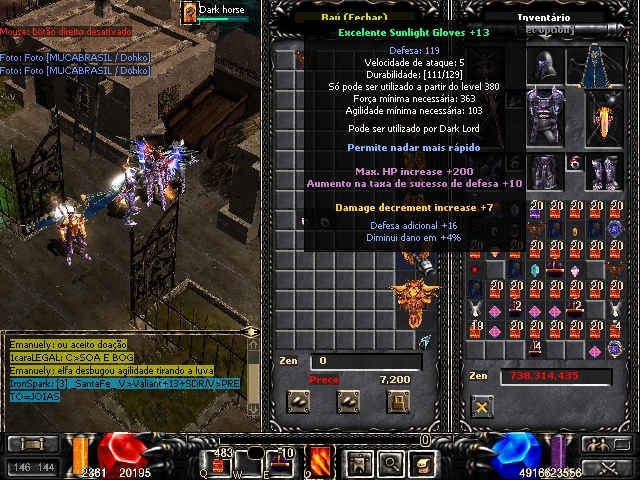This screenshot has width=640, height=480.
Task: Click the Q hotkey potion slot
Action: click(x=216, y=462)
